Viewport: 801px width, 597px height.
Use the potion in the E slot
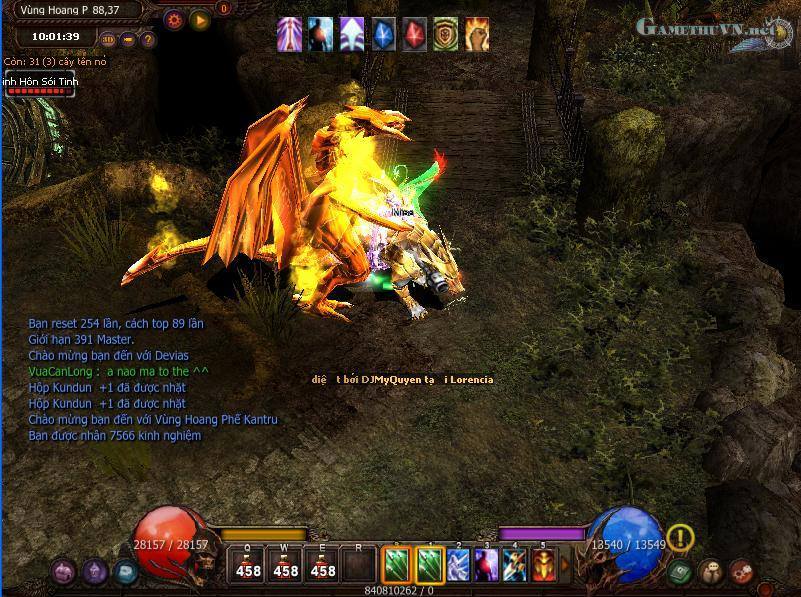tap(323, 565)
